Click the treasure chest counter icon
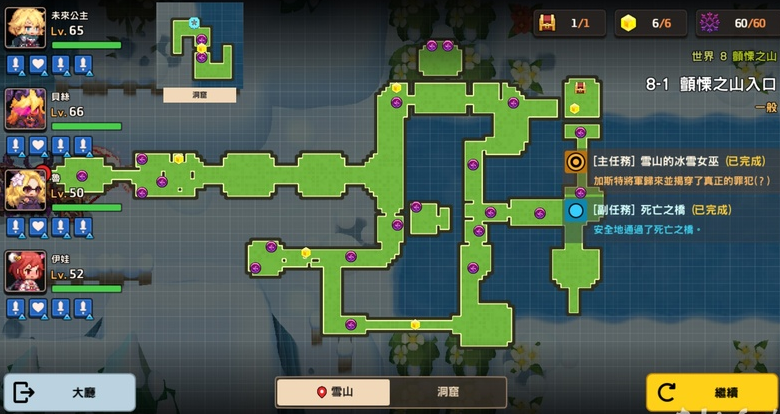 (x=547, y=22)
